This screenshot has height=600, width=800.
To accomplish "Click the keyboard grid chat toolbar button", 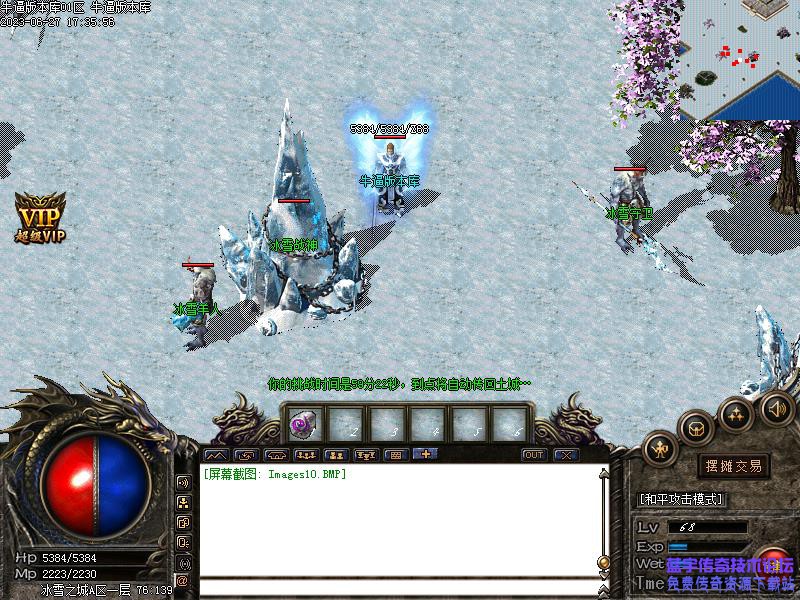I will [394, 455].
